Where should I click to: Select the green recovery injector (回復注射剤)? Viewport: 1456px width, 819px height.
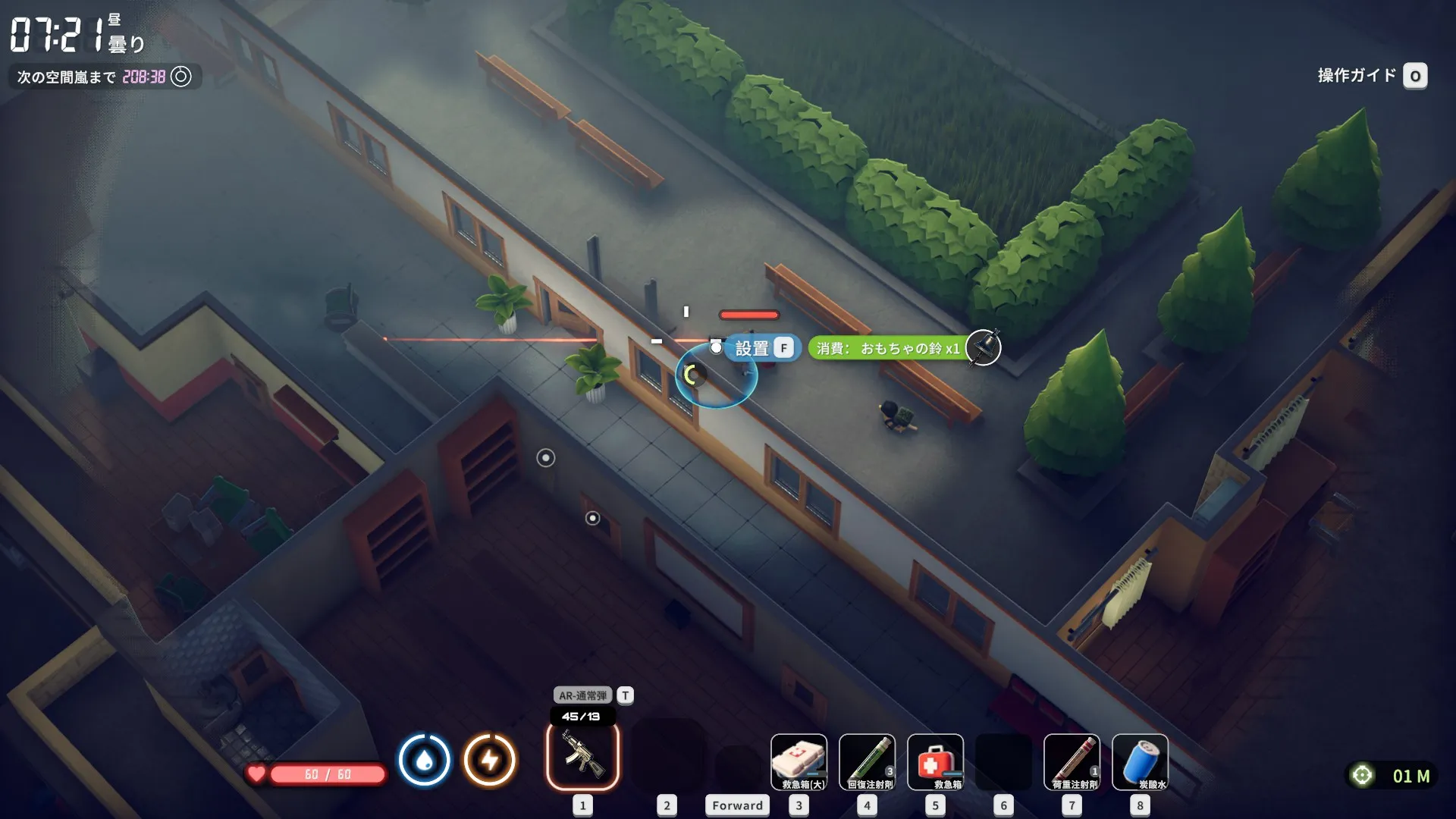(x=867, y=761)
